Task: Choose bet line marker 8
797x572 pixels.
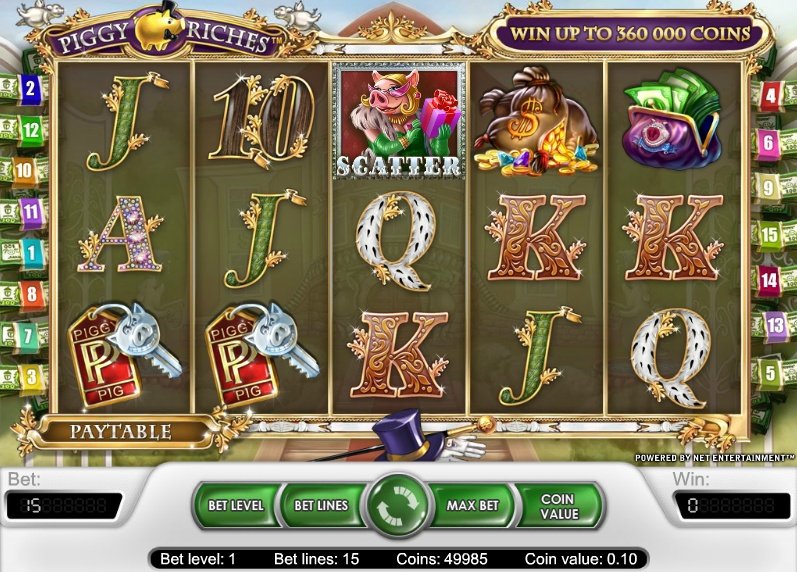Action: pyautogui.click(x=31, y=294)
